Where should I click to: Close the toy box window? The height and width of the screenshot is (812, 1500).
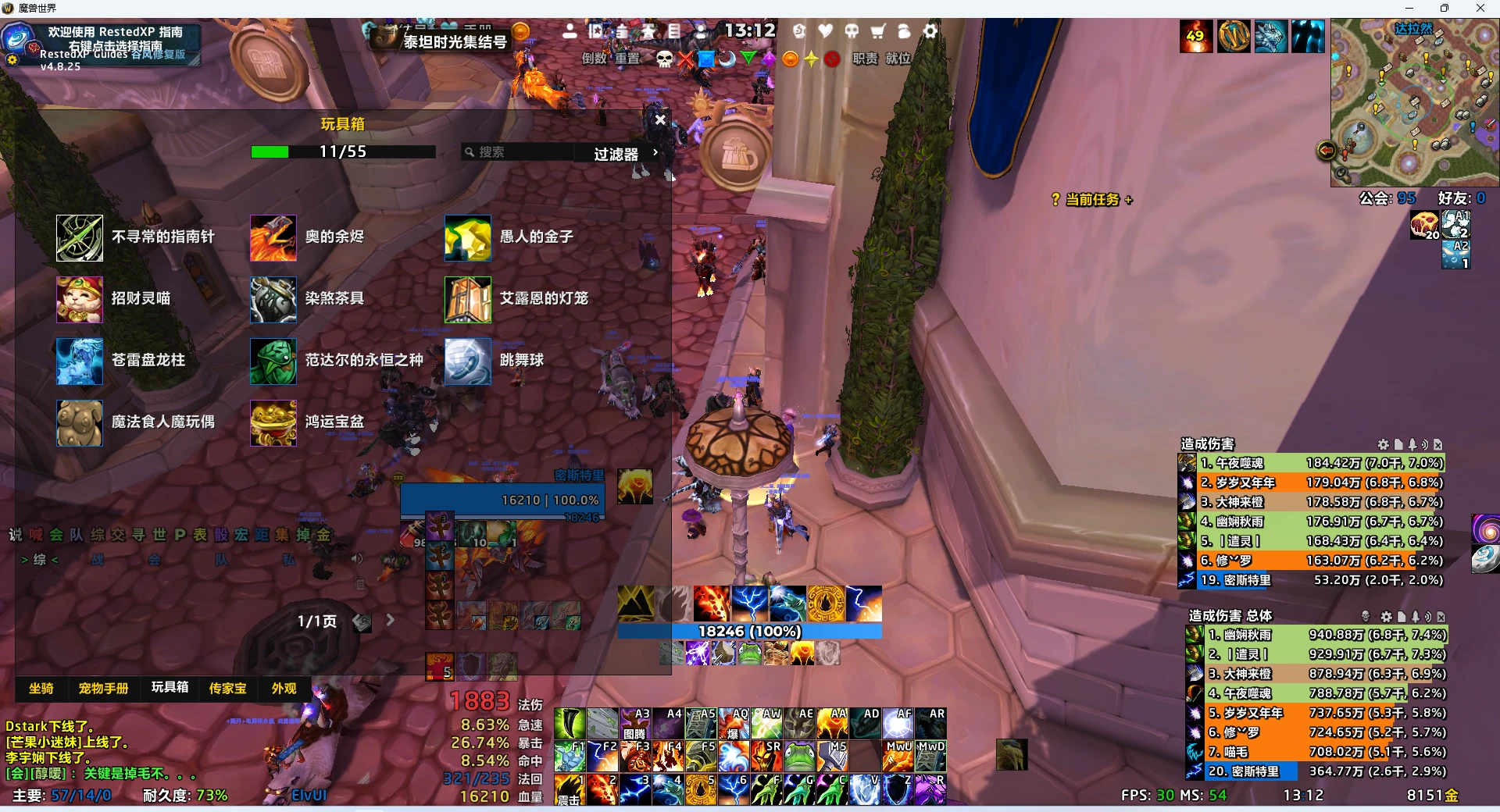tap(660, 119)
